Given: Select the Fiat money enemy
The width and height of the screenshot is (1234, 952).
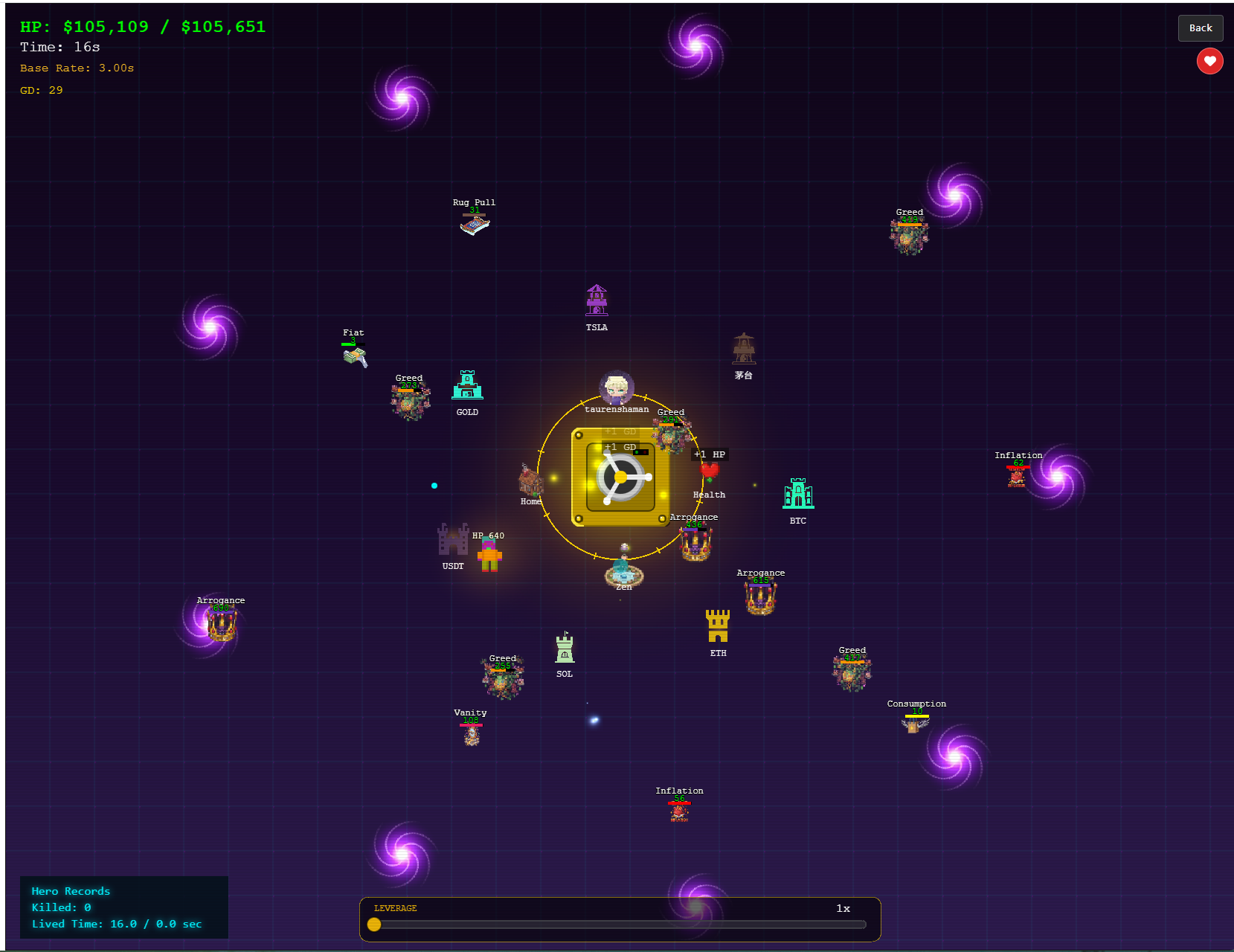Looking at the screenshot, I should click(x=353, y=357).
